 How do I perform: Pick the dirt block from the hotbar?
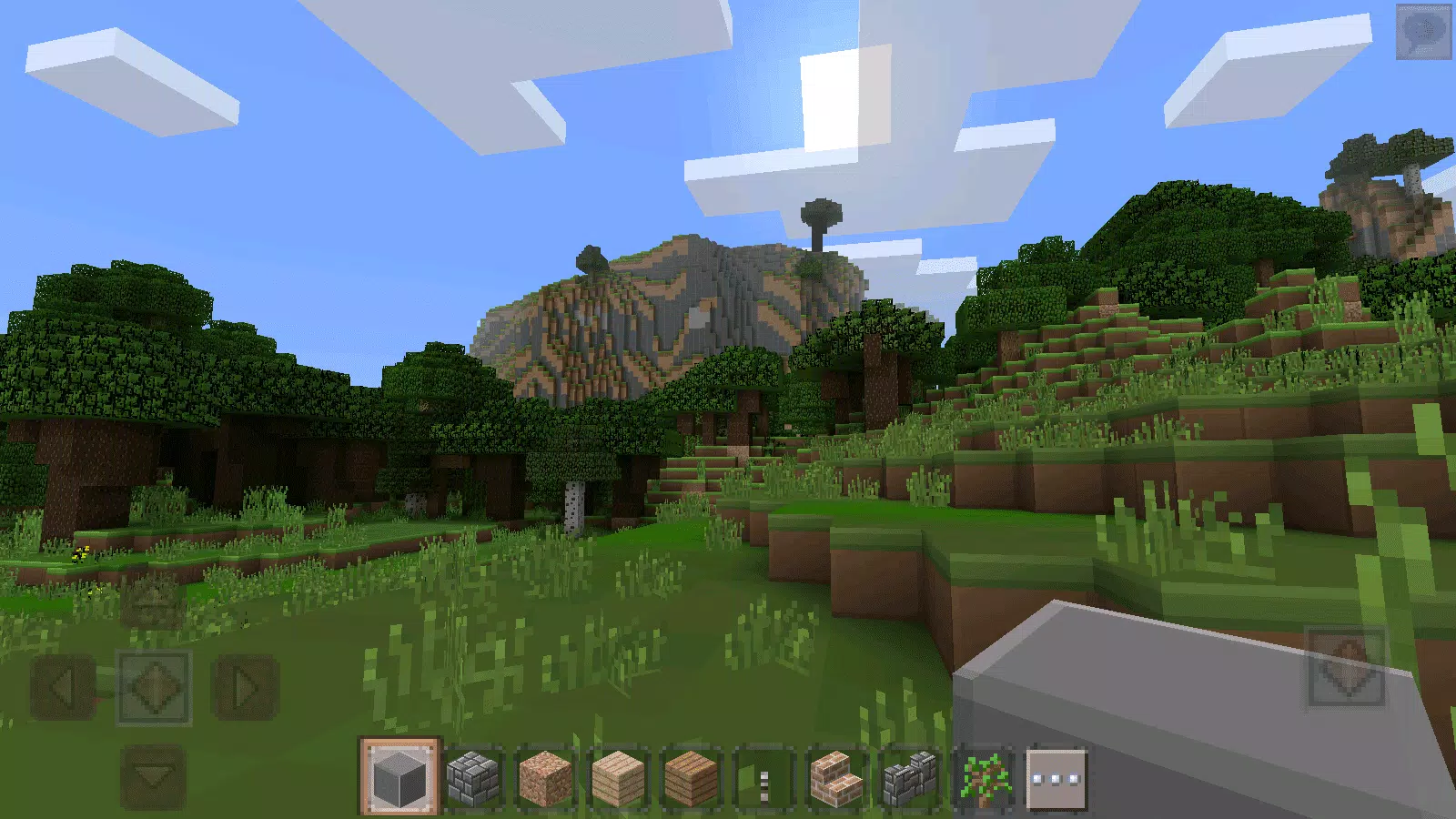[543, 778]
